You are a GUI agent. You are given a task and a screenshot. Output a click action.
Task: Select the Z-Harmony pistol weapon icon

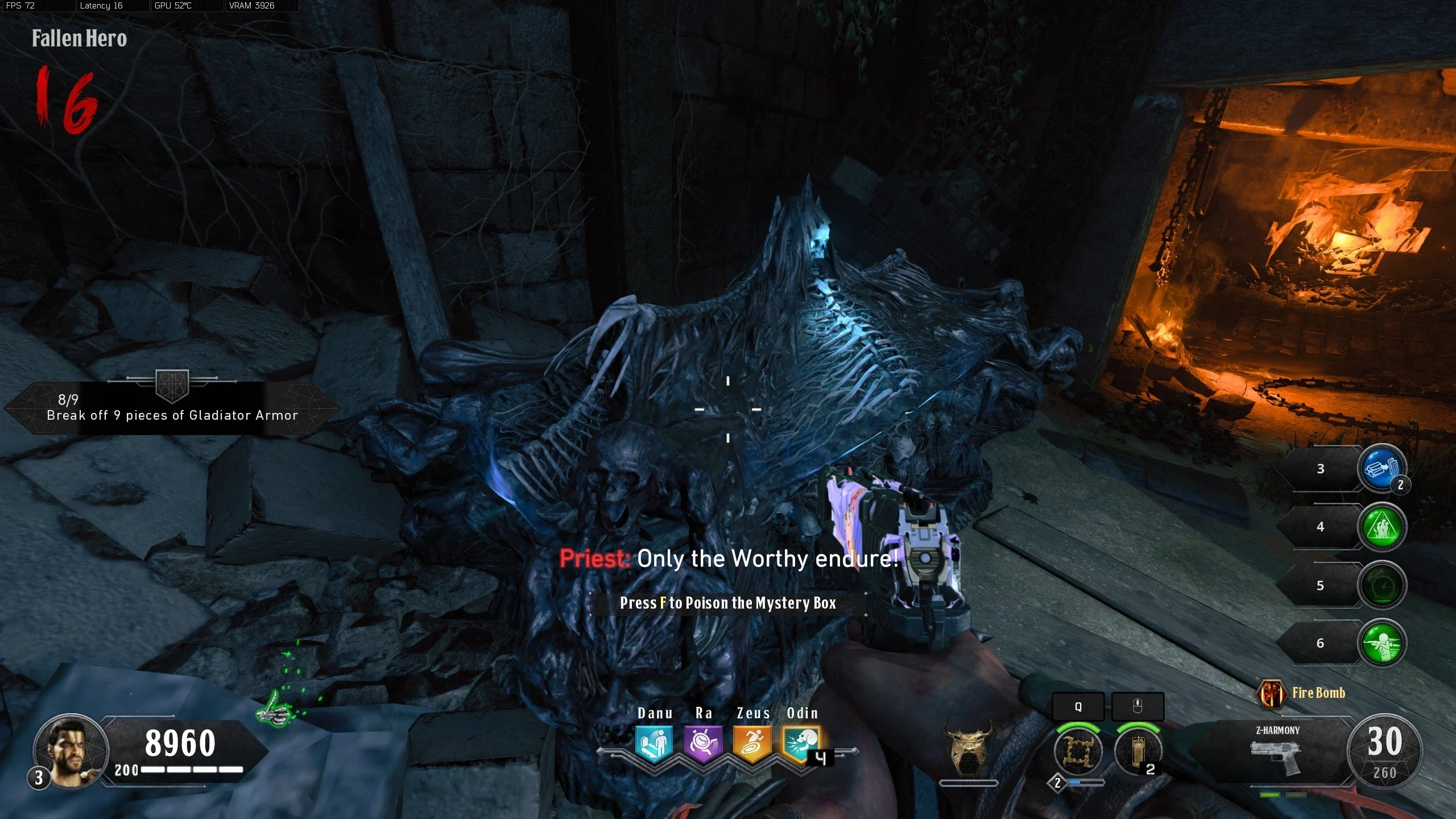pyautogui.click(x=1276, y=755)
